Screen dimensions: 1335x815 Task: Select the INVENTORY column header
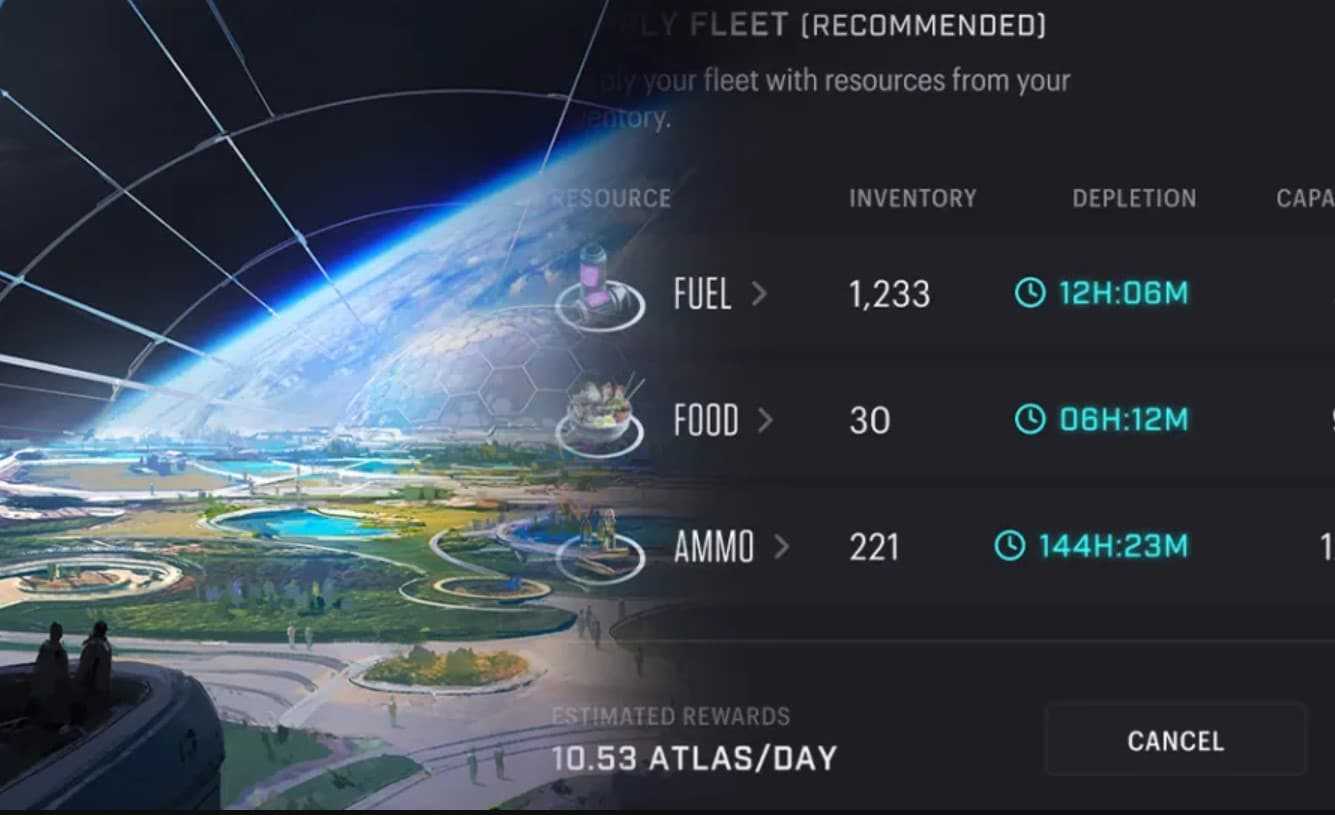pos(913,198)
